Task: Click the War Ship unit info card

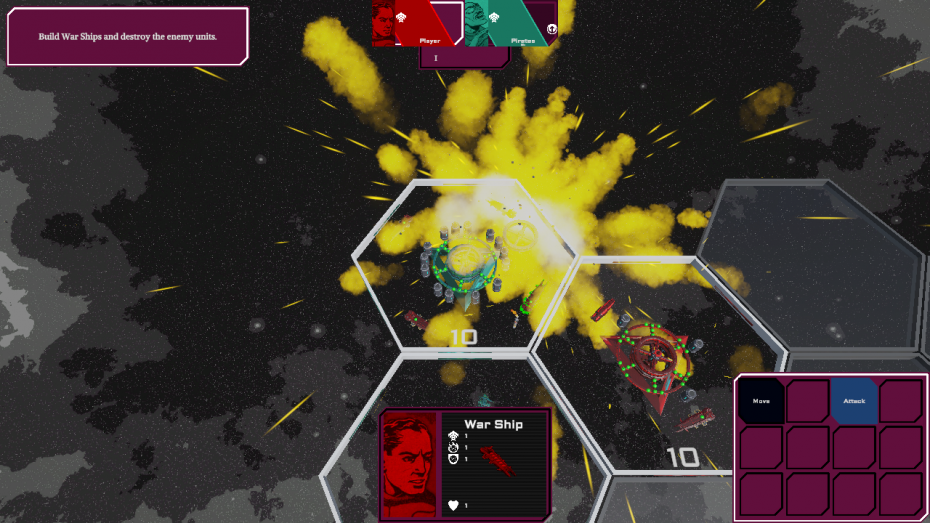Action: pos(496,463)
